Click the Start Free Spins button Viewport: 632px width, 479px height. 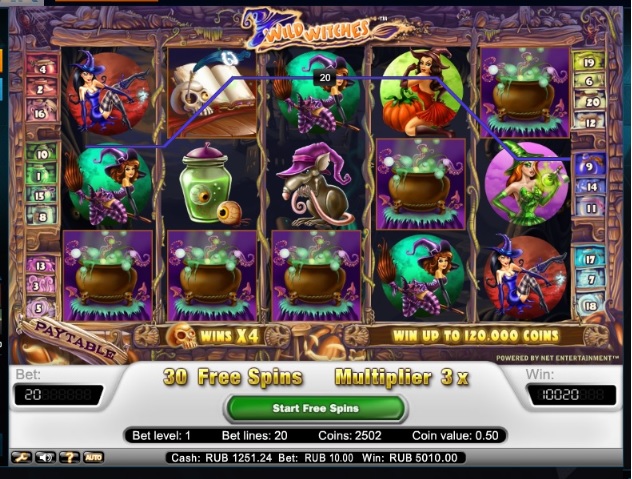pos(315,408)
